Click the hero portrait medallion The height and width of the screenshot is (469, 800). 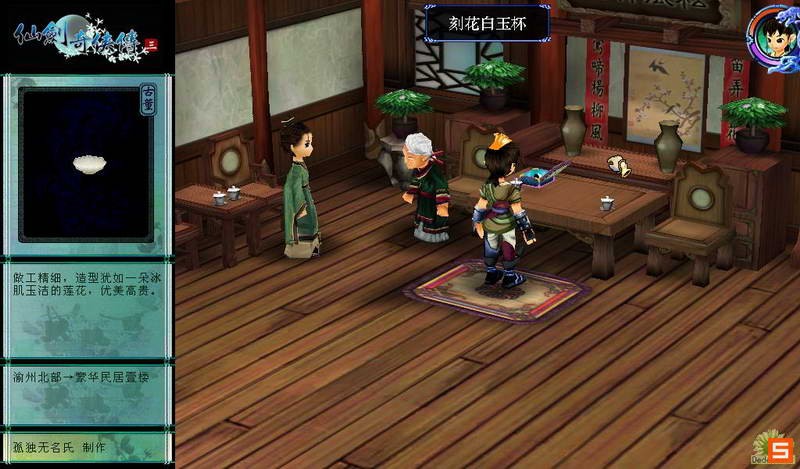(773, 36)
